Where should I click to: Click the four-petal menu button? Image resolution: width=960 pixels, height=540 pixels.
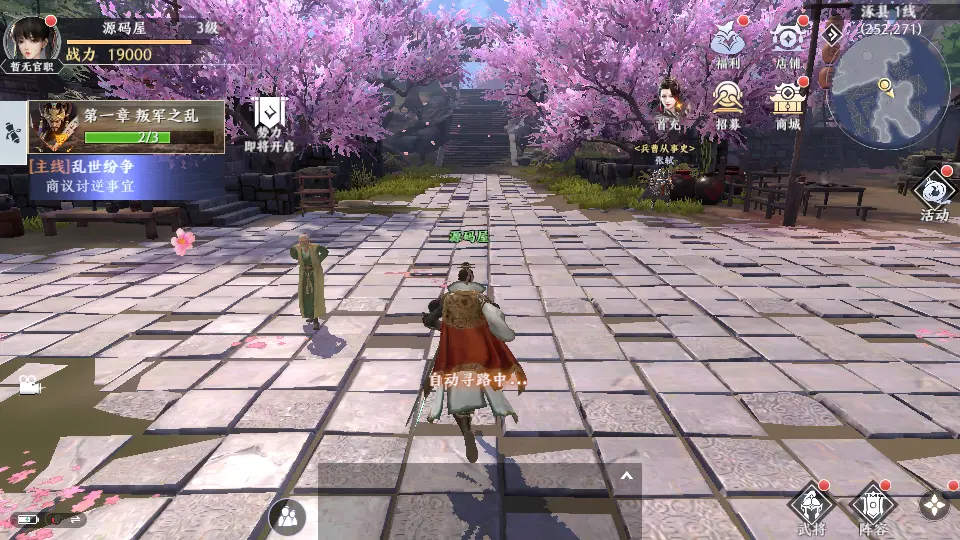[x=937, y=505]
